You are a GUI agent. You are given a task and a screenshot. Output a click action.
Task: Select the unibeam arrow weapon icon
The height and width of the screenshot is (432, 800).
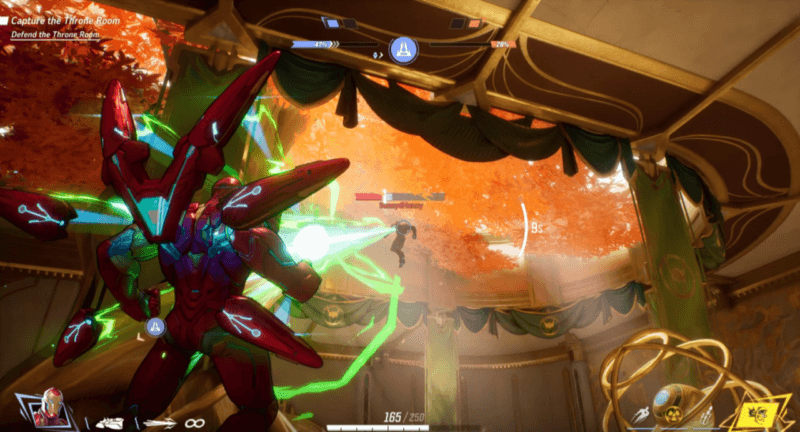160,422
